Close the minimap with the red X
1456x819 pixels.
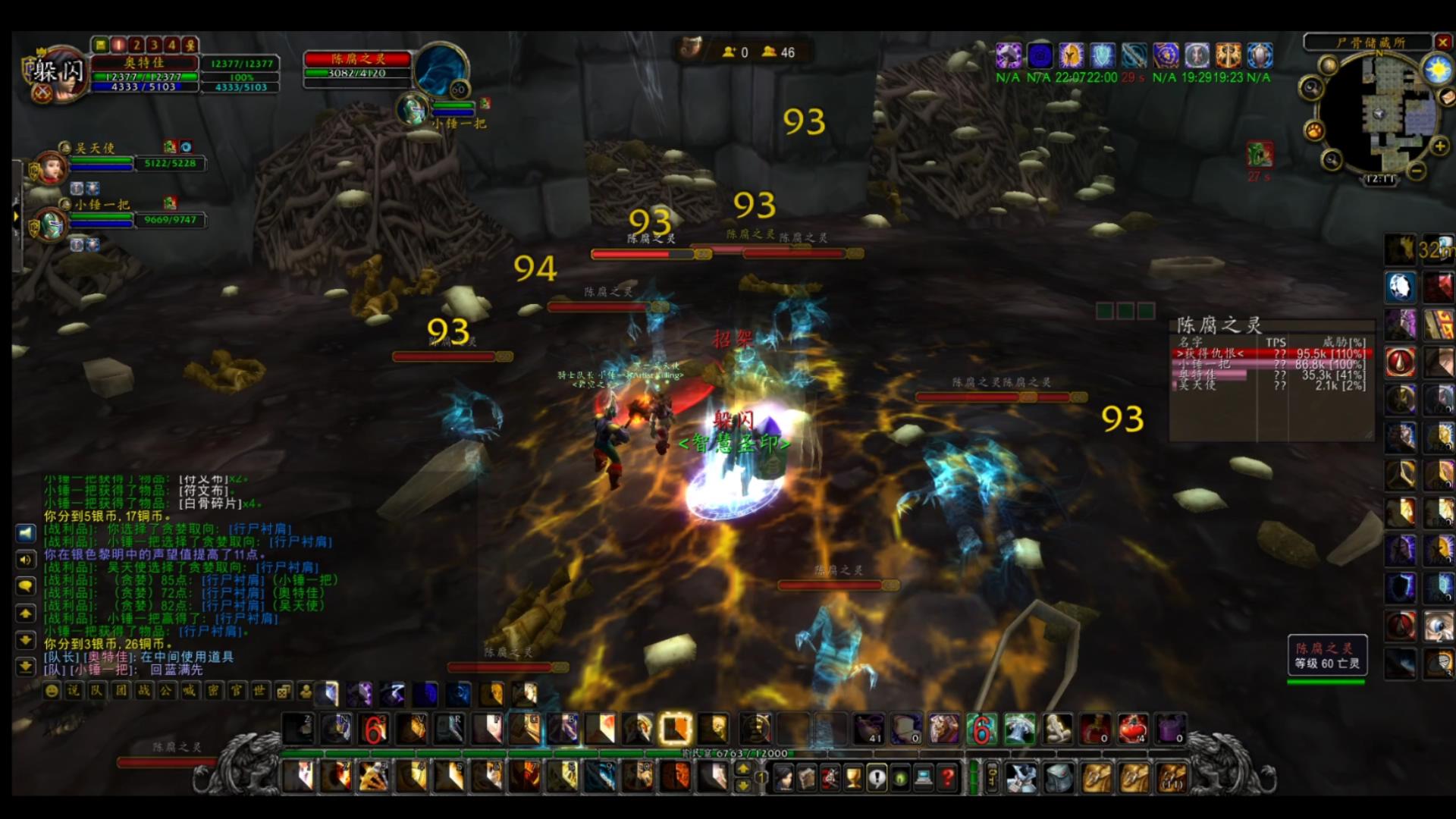pyautogui.click(x=1442, y=42)
